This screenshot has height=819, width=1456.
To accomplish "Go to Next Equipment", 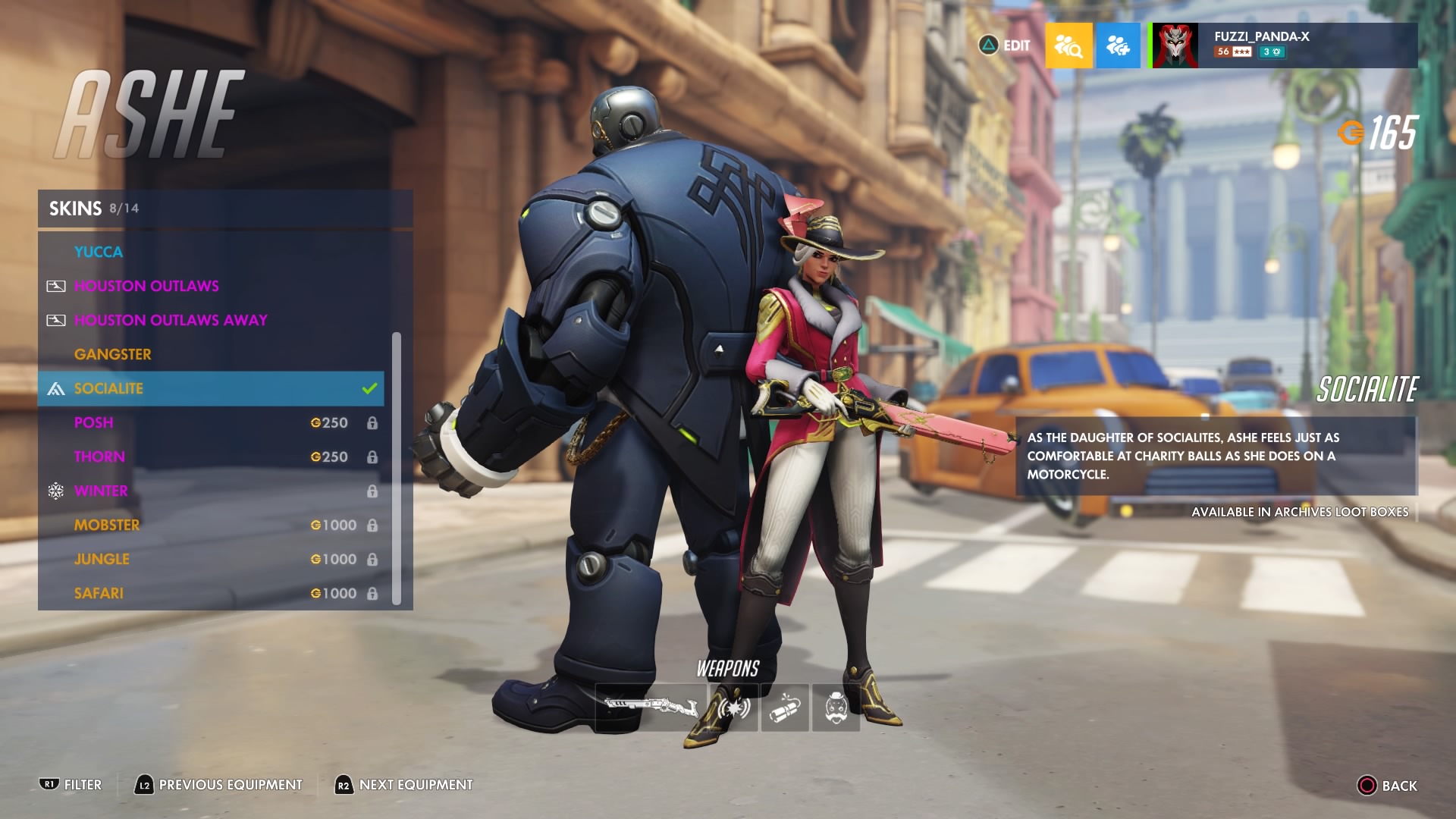I will tap(403, 785).
